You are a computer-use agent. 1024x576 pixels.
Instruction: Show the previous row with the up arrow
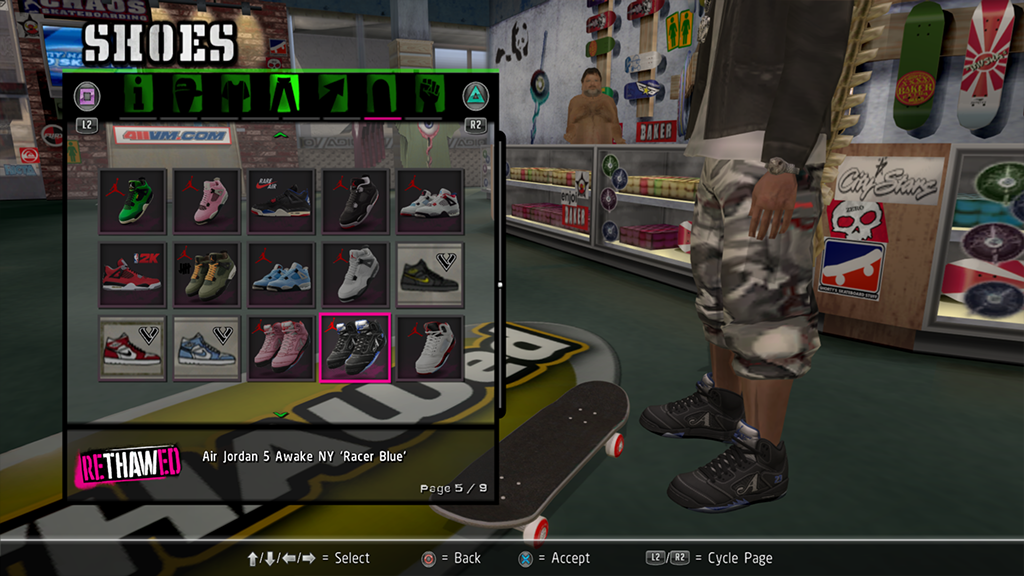(x=281, y=134)
